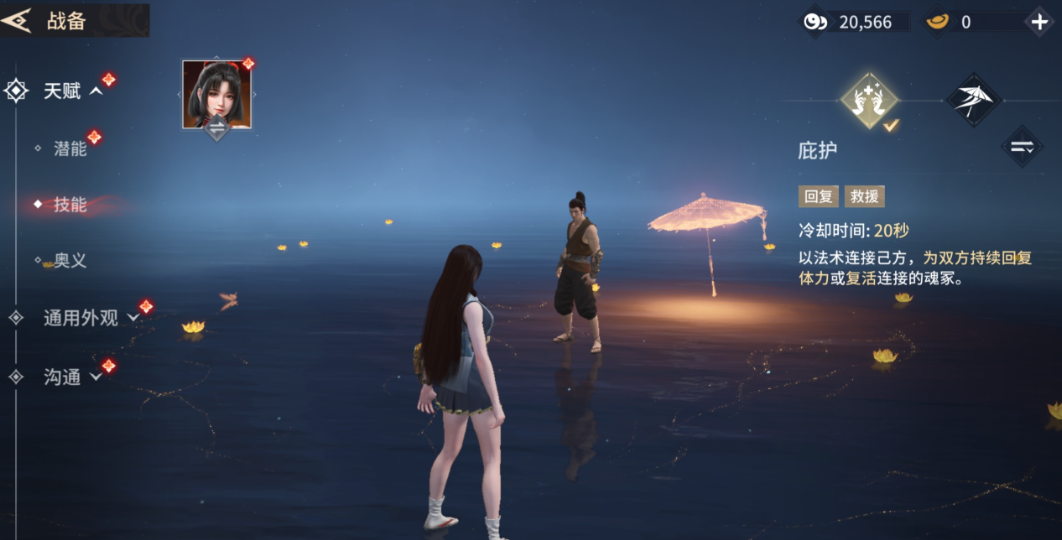
Task: Add gold ingots with the plus button
Action: [x=1038, y=21]
